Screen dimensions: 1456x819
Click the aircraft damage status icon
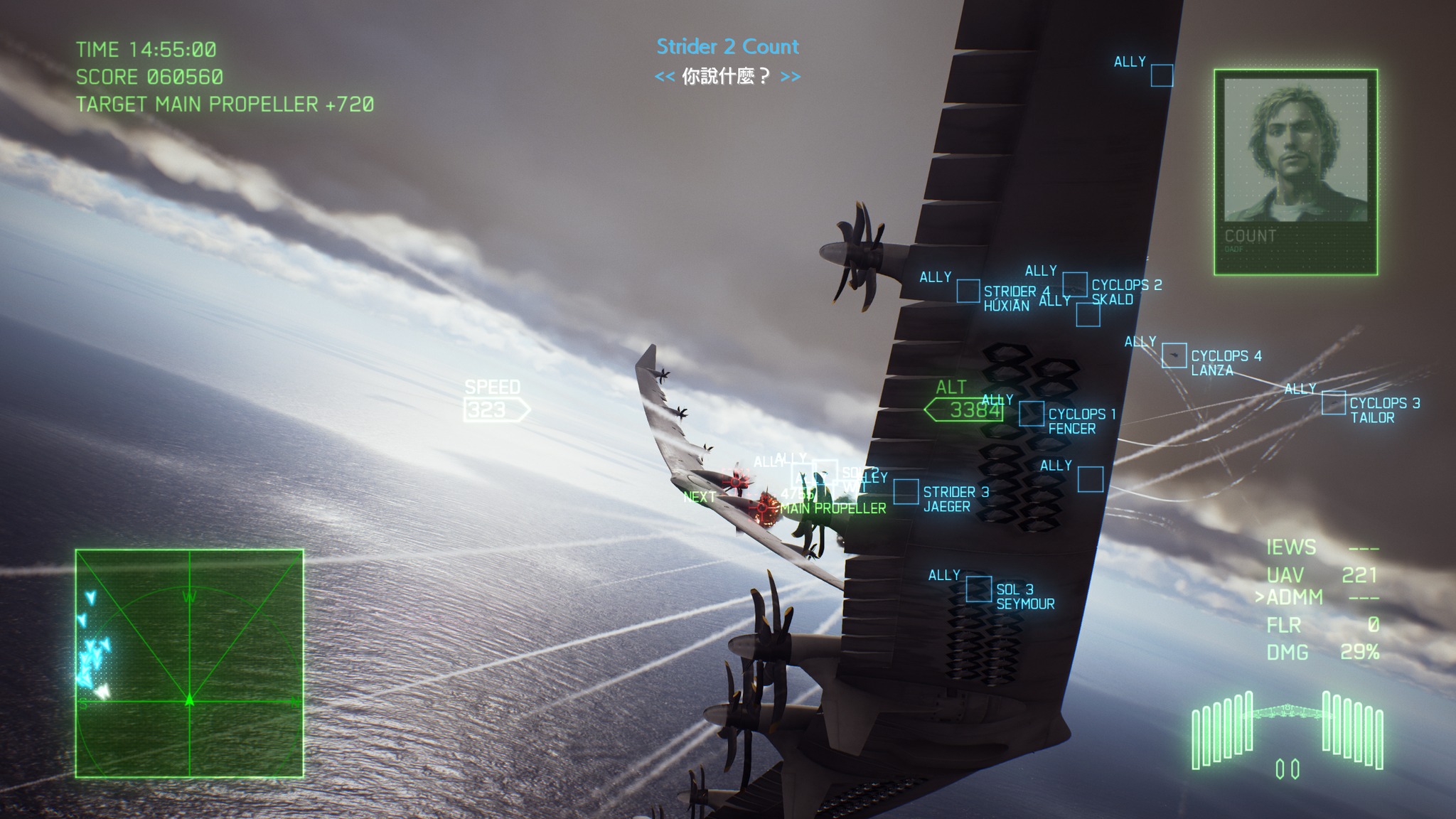pyautogui.click(x=1287, y=734)
